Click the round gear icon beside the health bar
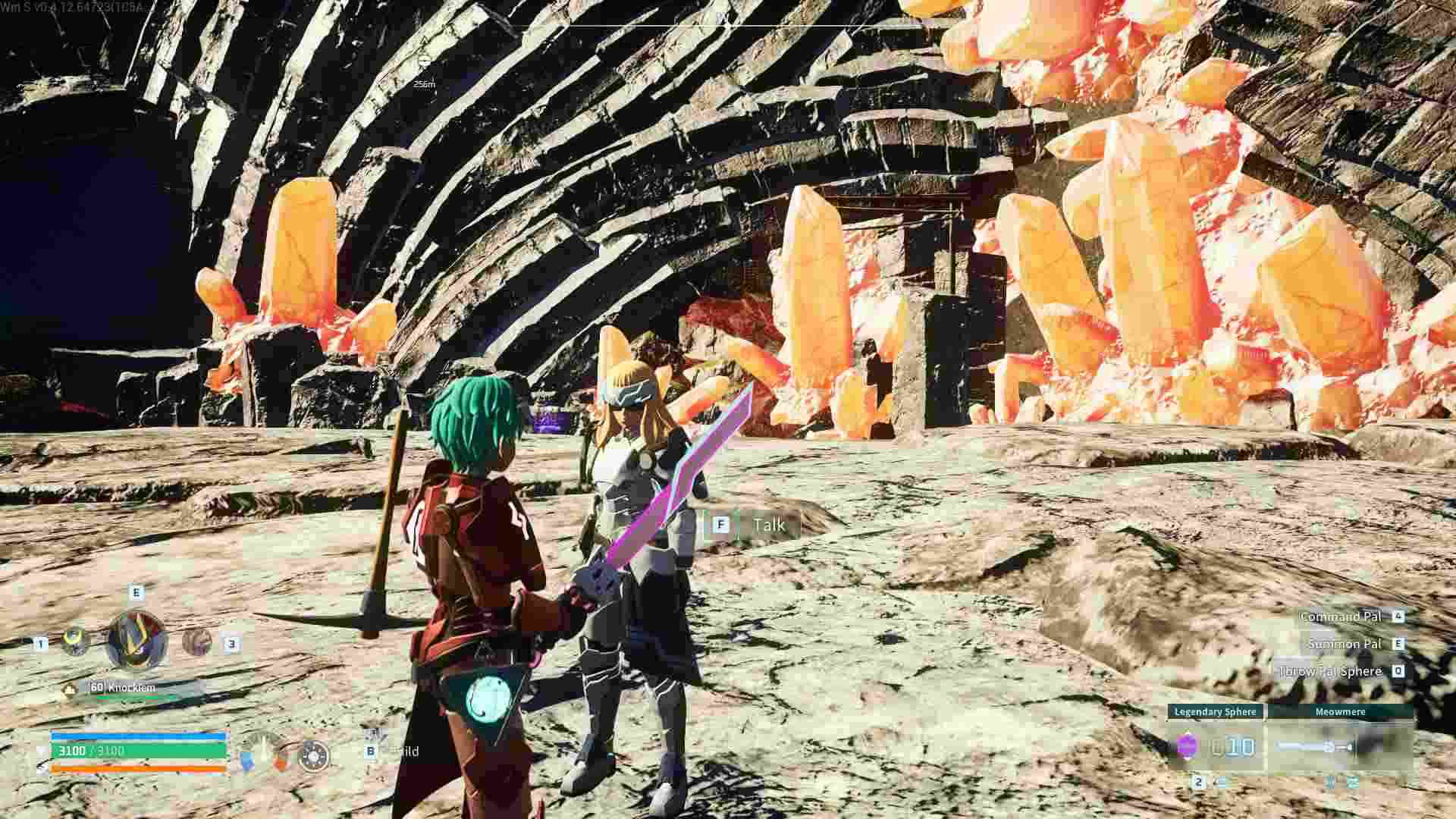 pyautogui.click(x=314, y=756)
